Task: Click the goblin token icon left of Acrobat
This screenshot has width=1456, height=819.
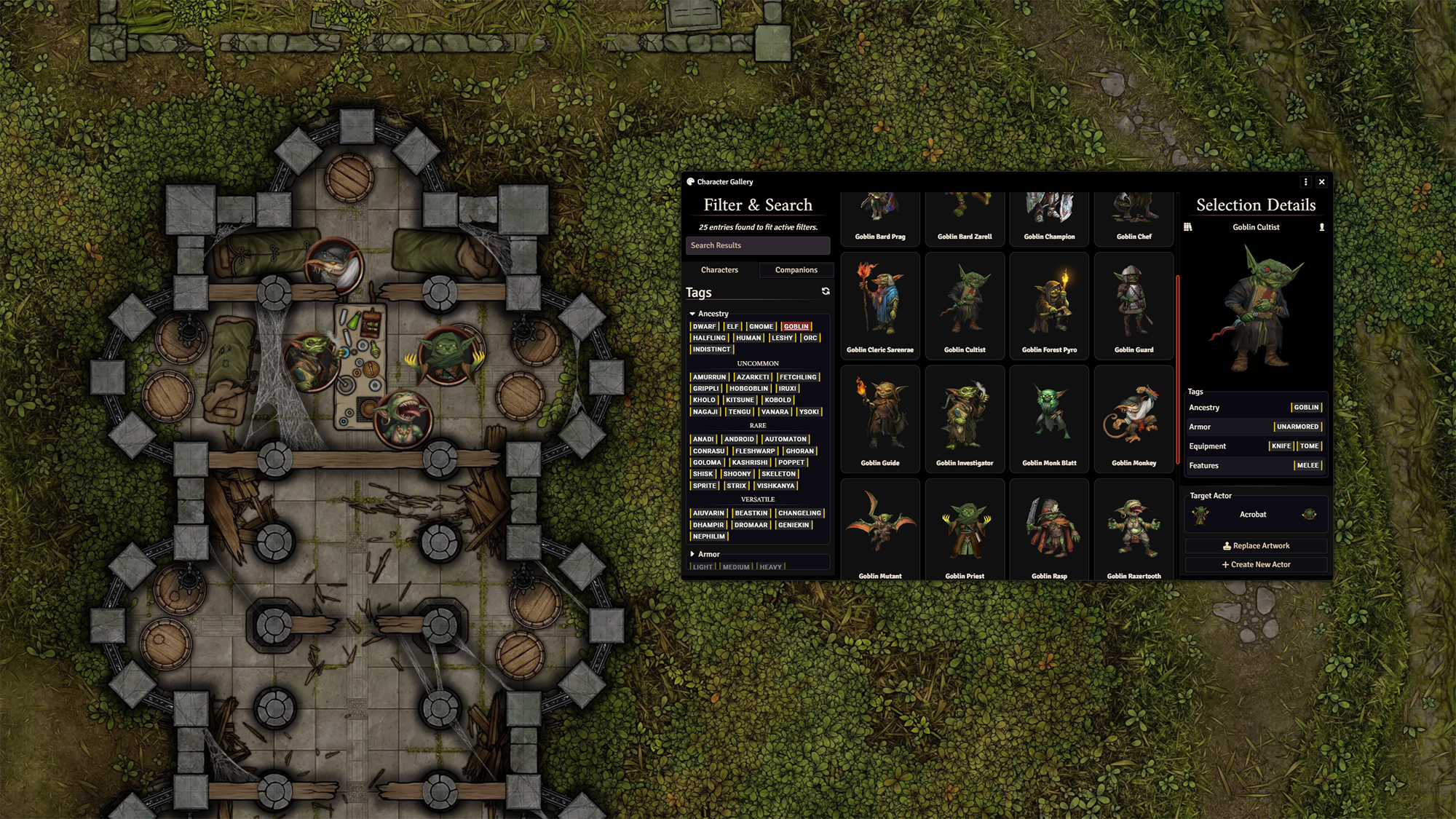Action: [x=1200, y=515]
